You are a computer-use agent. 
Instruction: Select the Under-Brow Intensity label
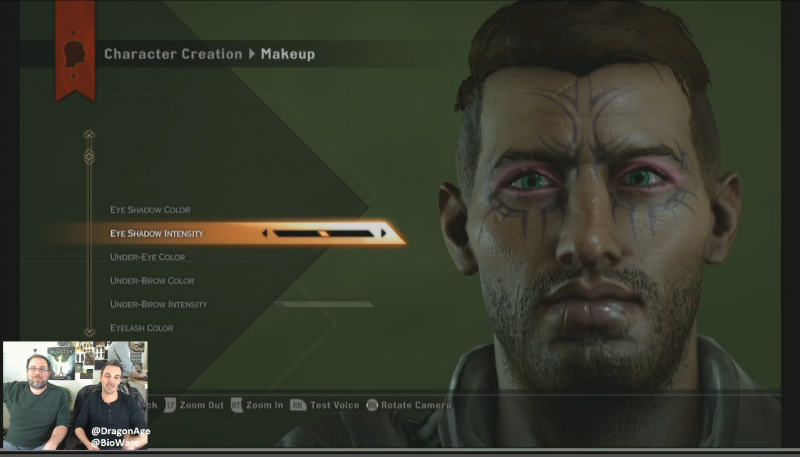pos(158,304)
